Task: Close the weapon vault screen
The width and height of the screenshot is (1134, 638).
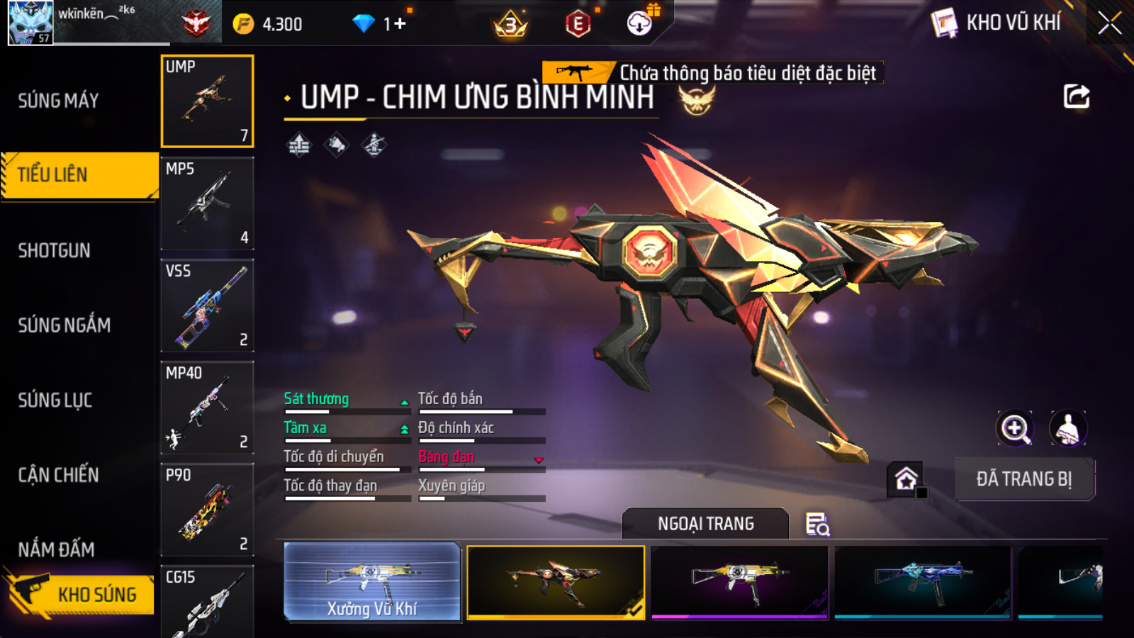Action: (1109, 23)
